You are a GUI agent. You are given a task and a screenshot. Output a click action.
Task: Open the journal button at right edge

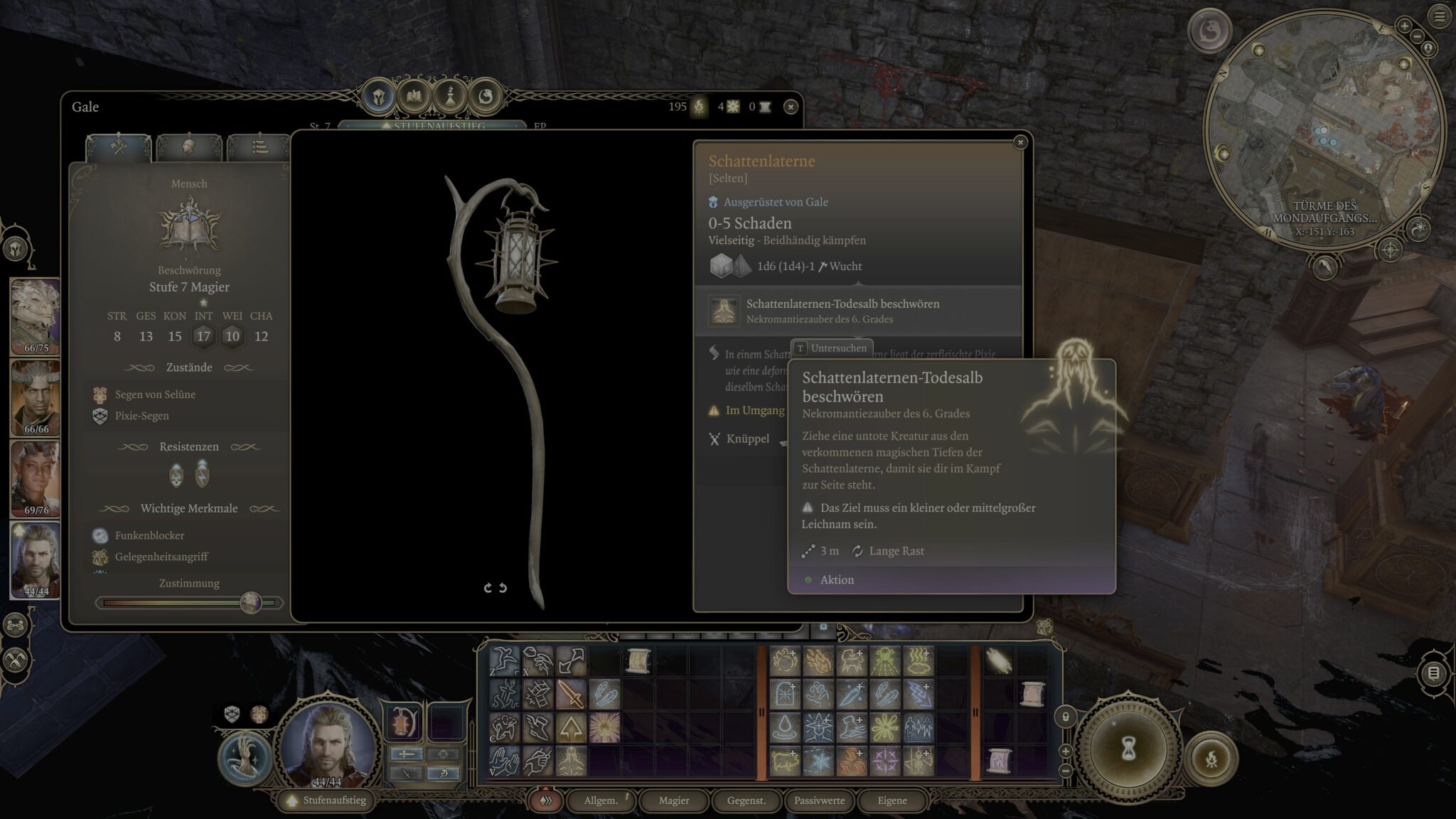1433,673
